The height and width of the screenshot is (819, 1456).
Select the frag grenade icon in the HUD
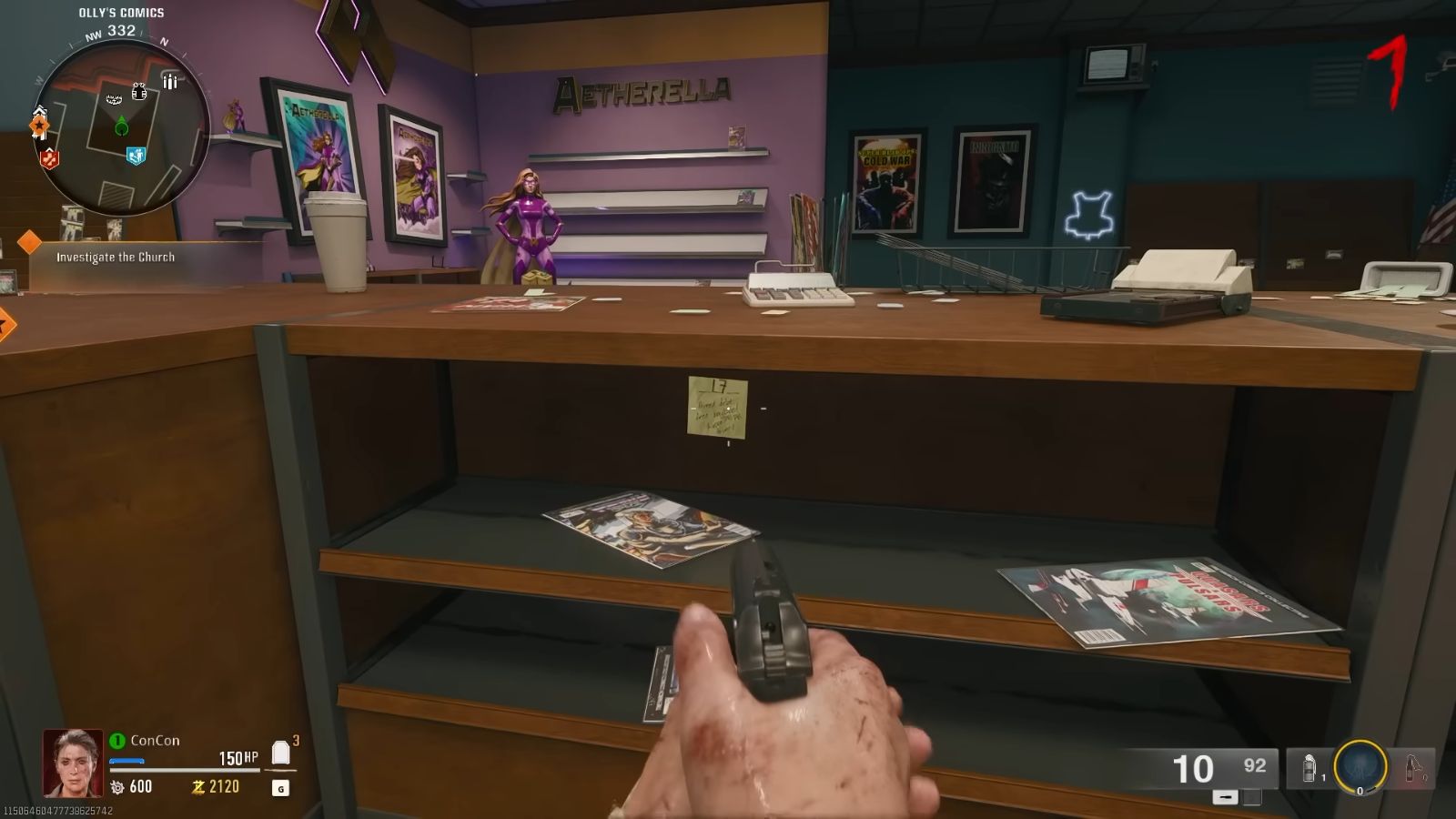1309,767
